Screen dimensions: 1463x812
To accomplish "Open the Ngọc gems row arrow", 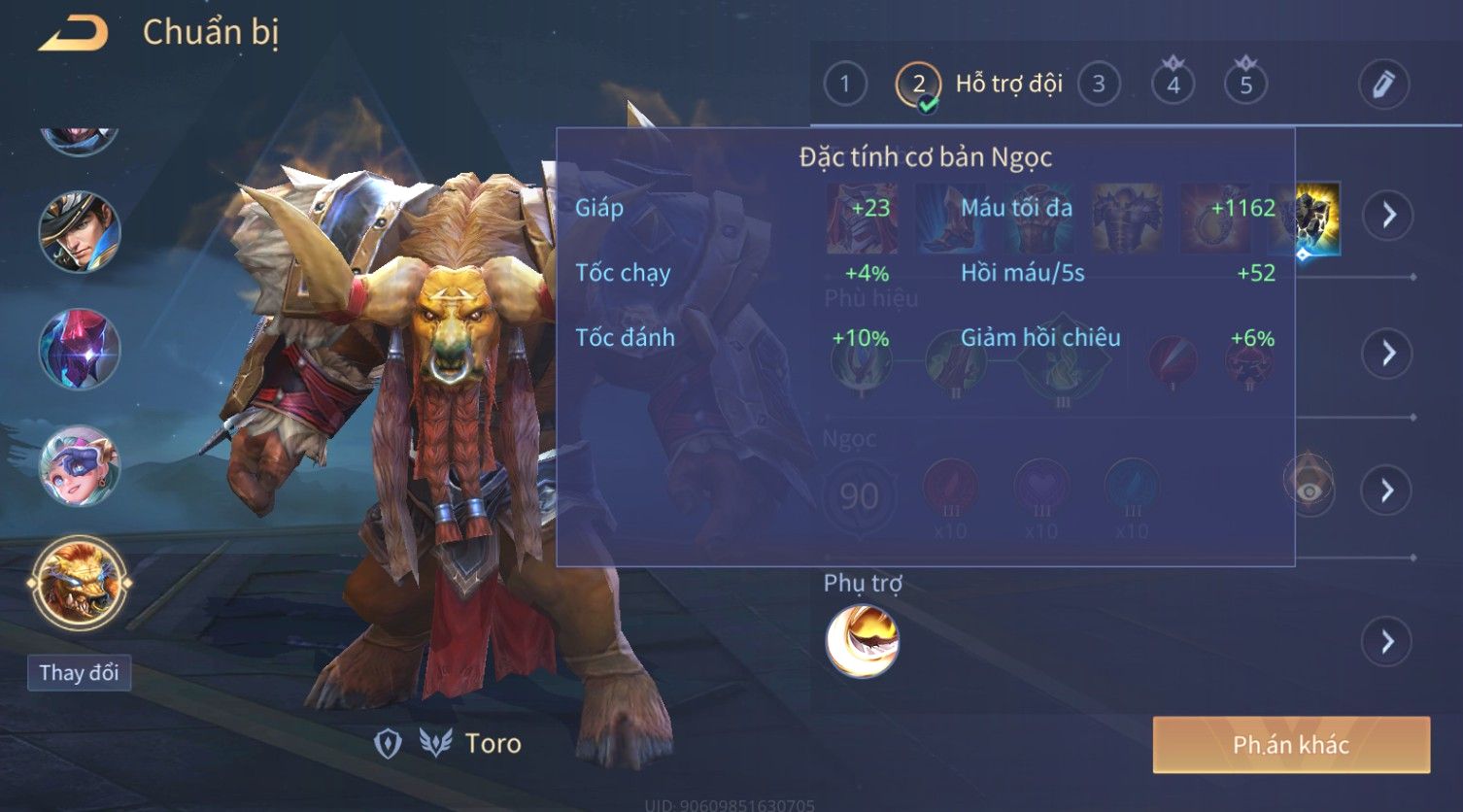I will [1387, 490].
